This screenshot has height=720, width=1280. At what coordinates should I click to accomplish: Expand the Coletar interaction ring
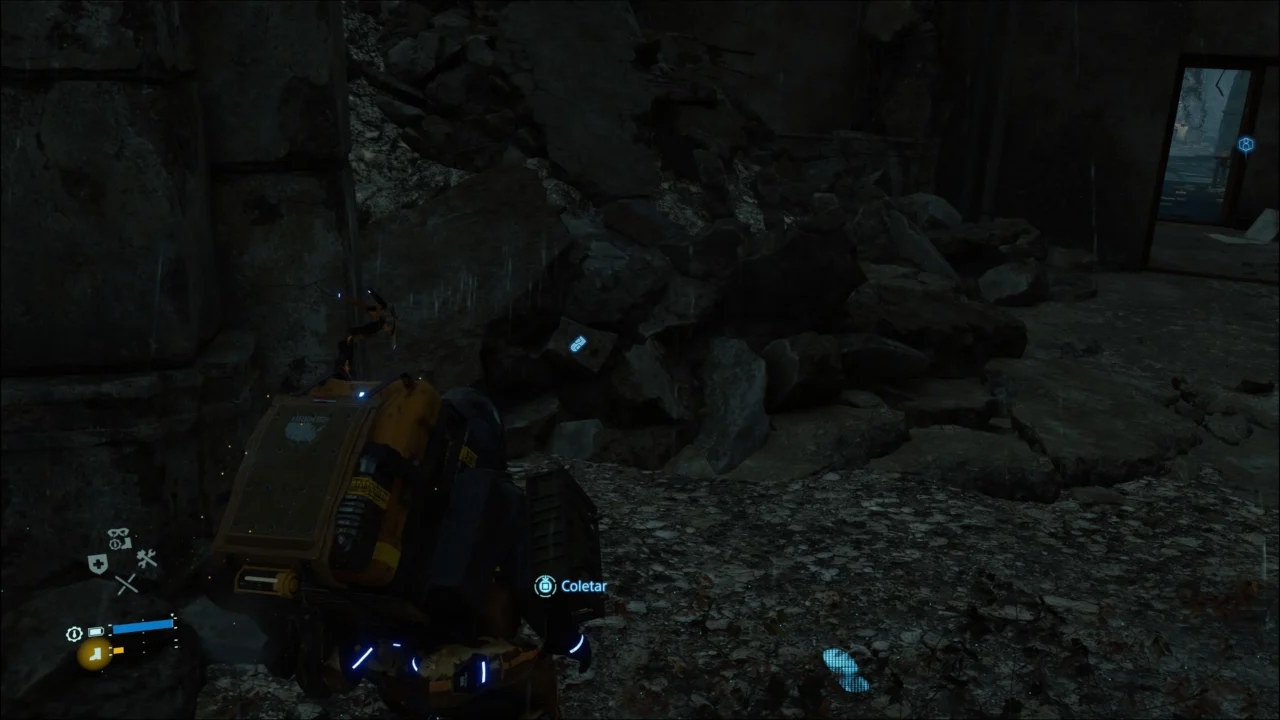coord(545,586)
